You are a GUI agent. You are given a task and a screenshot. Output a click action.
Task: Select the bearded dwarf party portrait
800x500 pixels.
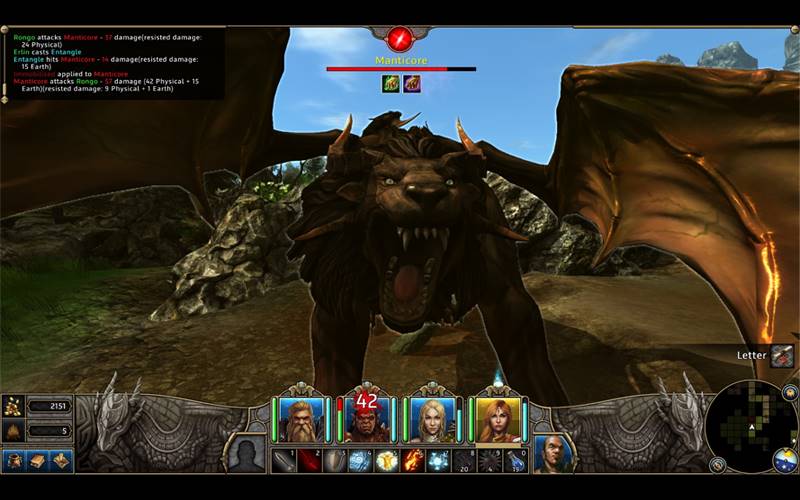pos(297,420)
